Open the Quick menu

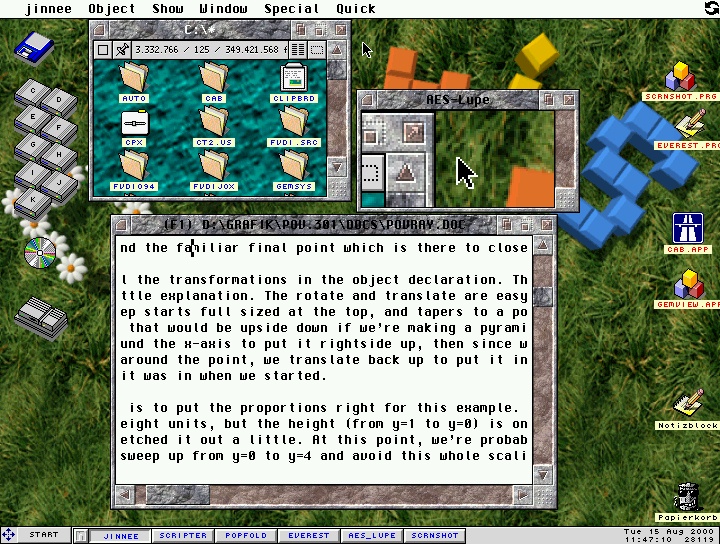pos(356,9)
